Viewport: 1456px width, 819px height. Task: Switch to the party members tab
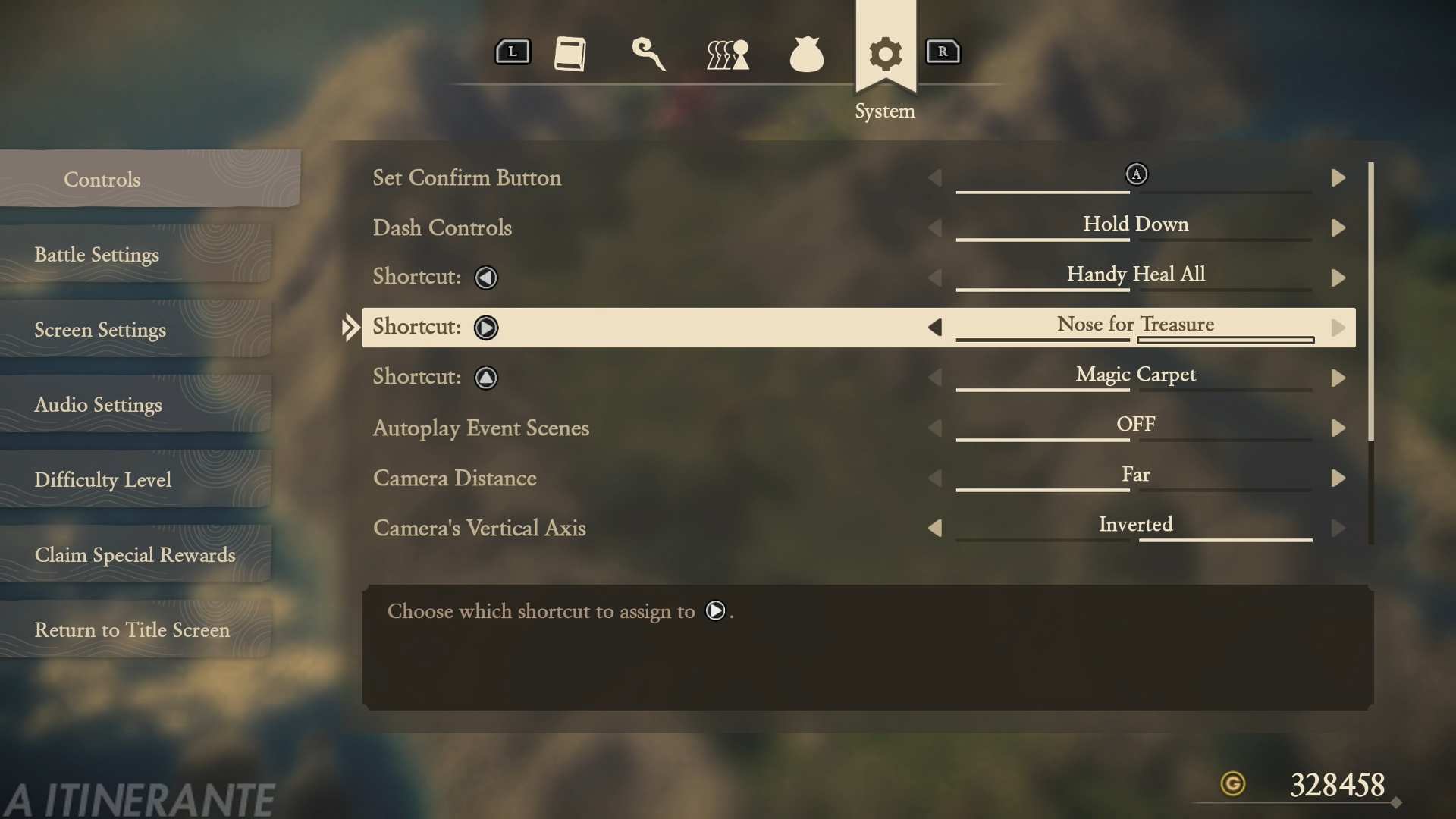point(728,55)
